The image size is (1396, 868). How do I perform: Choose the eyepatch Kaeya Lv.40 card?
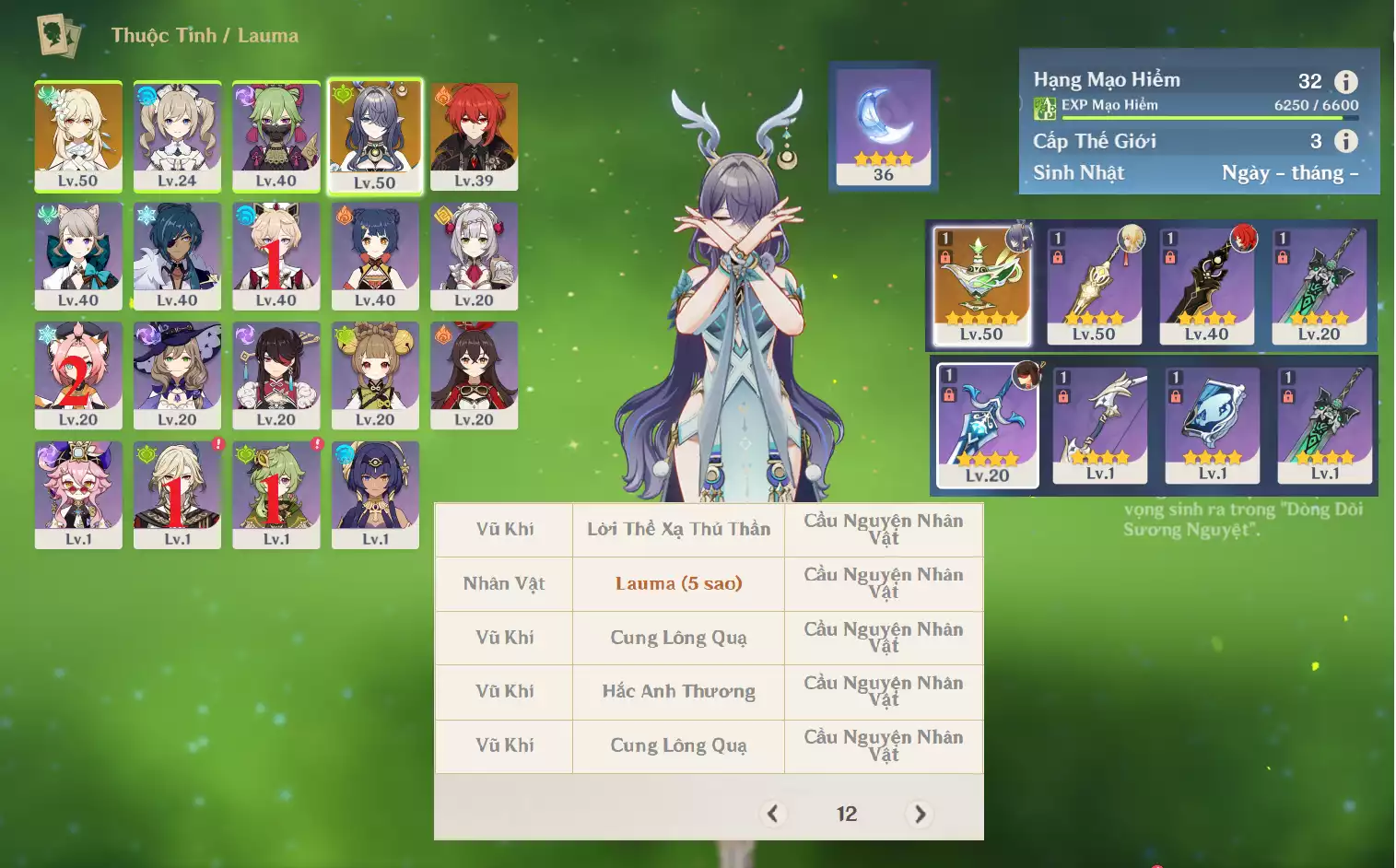click(x=177, y=255)
